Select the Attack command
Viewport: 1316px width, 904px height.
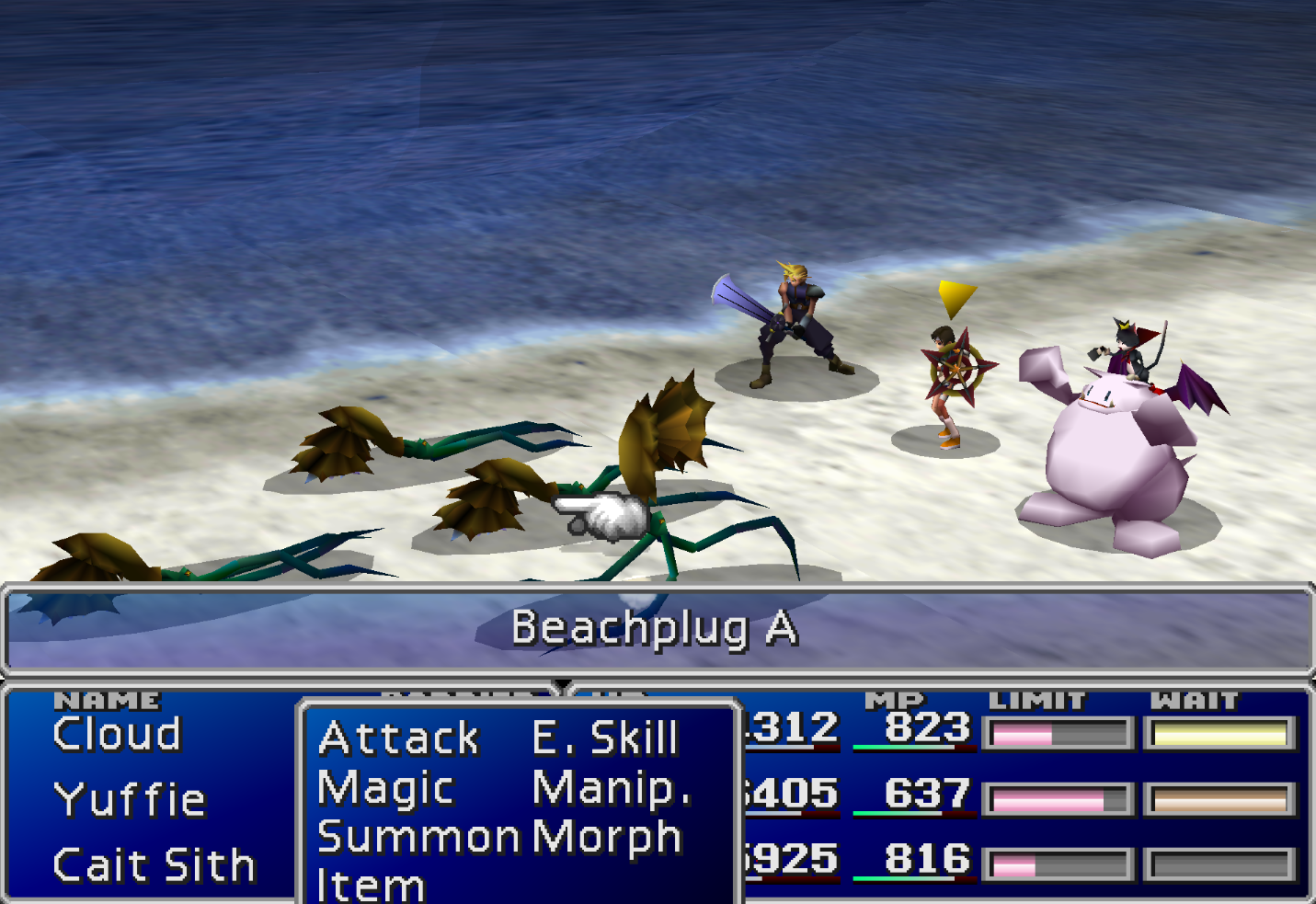(397, 736)
